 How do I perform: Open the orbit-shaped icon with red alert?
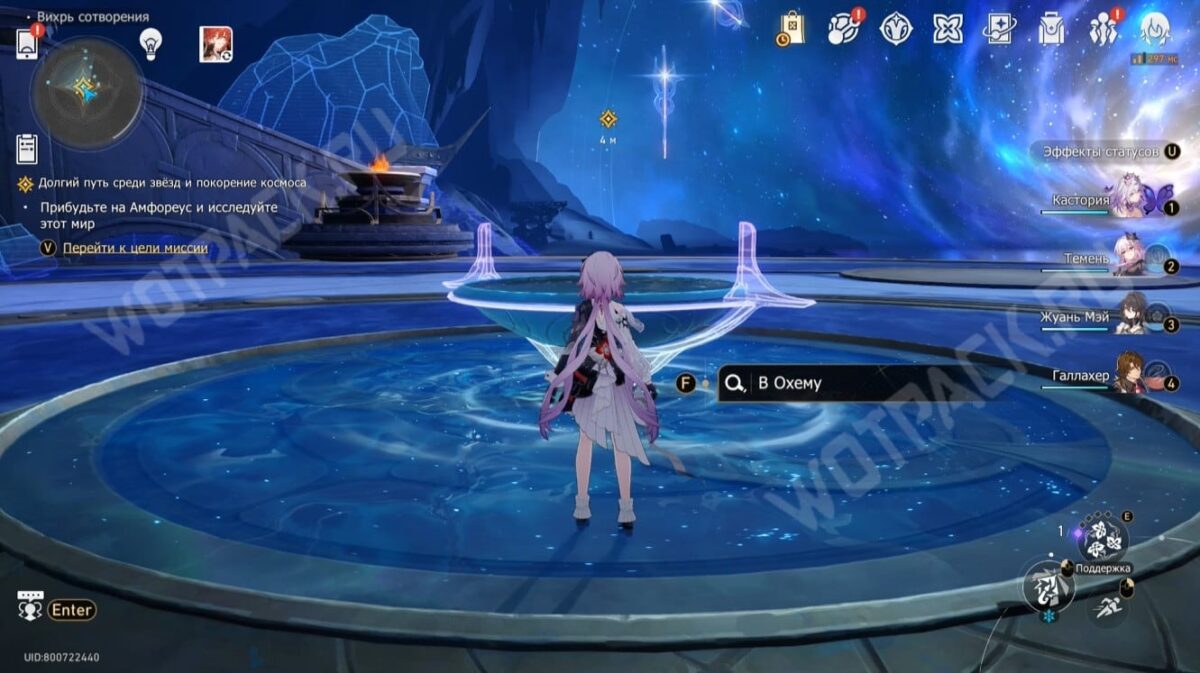click(843, 29)
